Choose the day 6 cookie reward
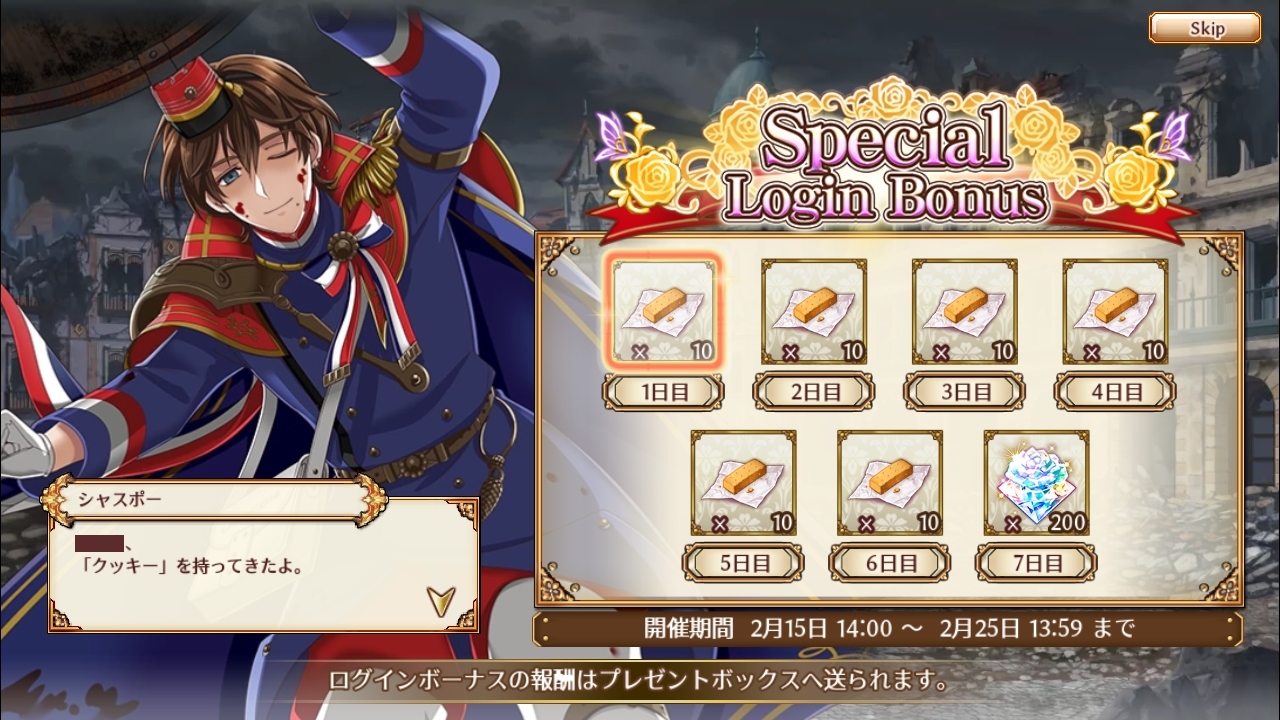 (x=890, y=483)
